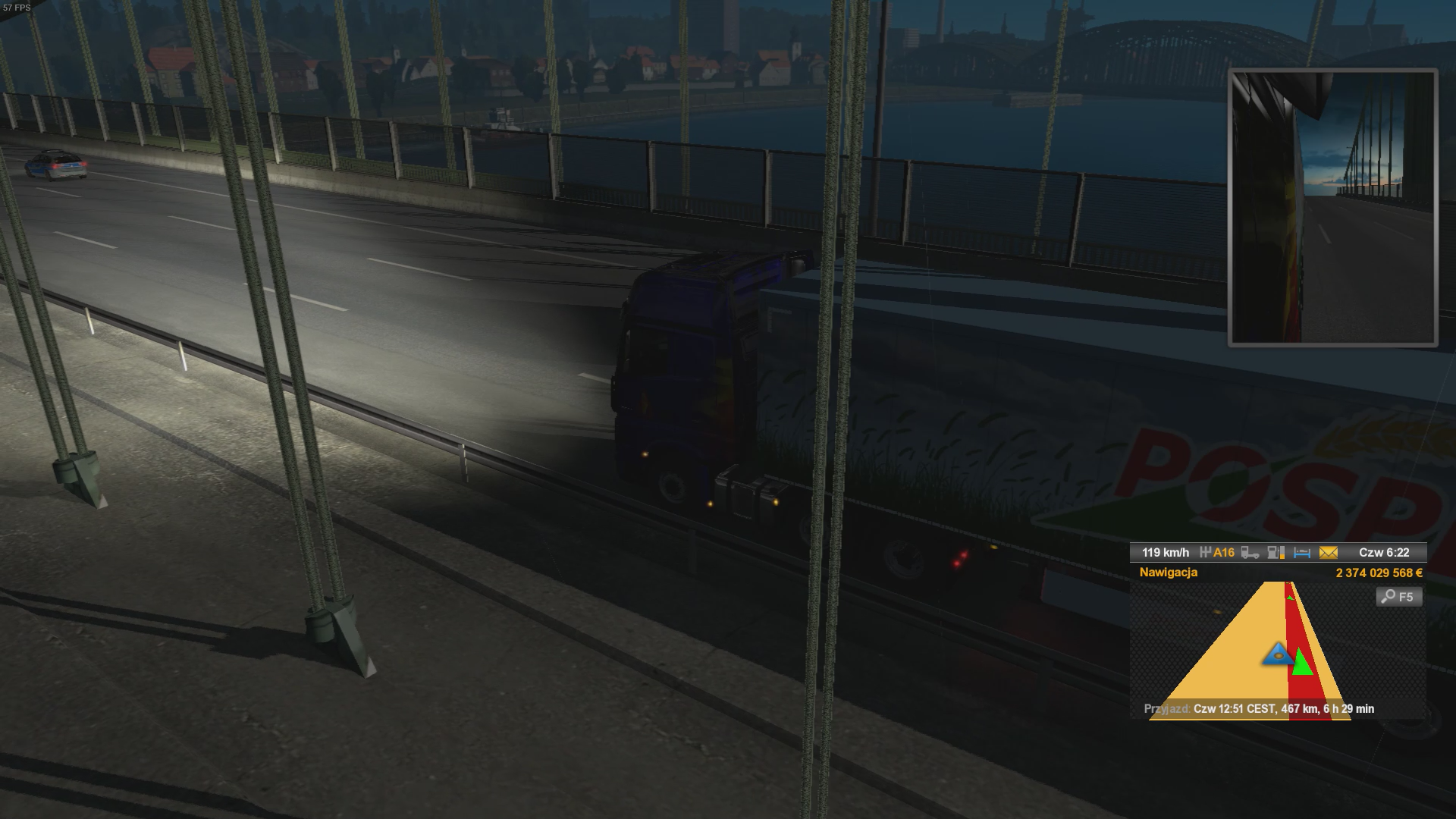Open the yellow envelope mail icon
Viewport: 1456px width, 819px height.
[1328, 553]
